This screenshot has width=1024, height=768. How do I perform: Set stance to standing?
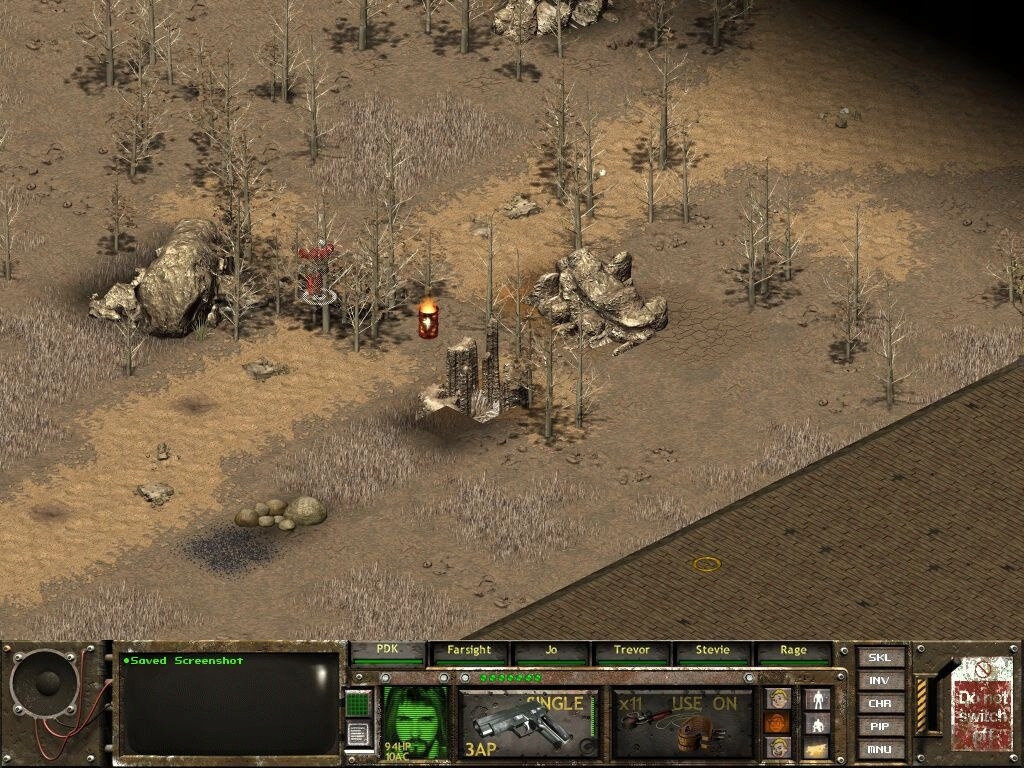point(818,698)
